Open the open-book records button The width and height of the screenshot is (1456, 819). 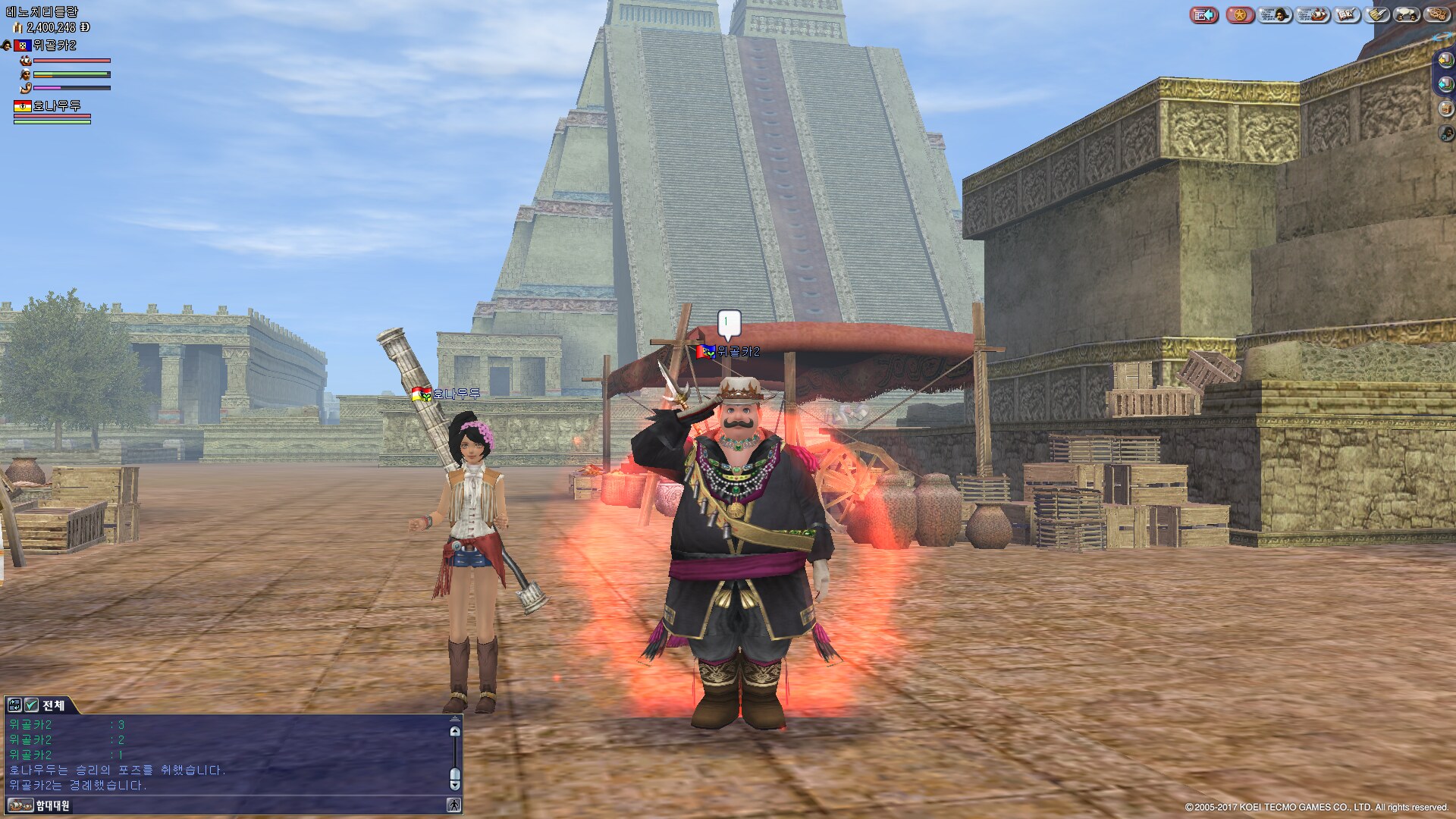click(1347, 14)
